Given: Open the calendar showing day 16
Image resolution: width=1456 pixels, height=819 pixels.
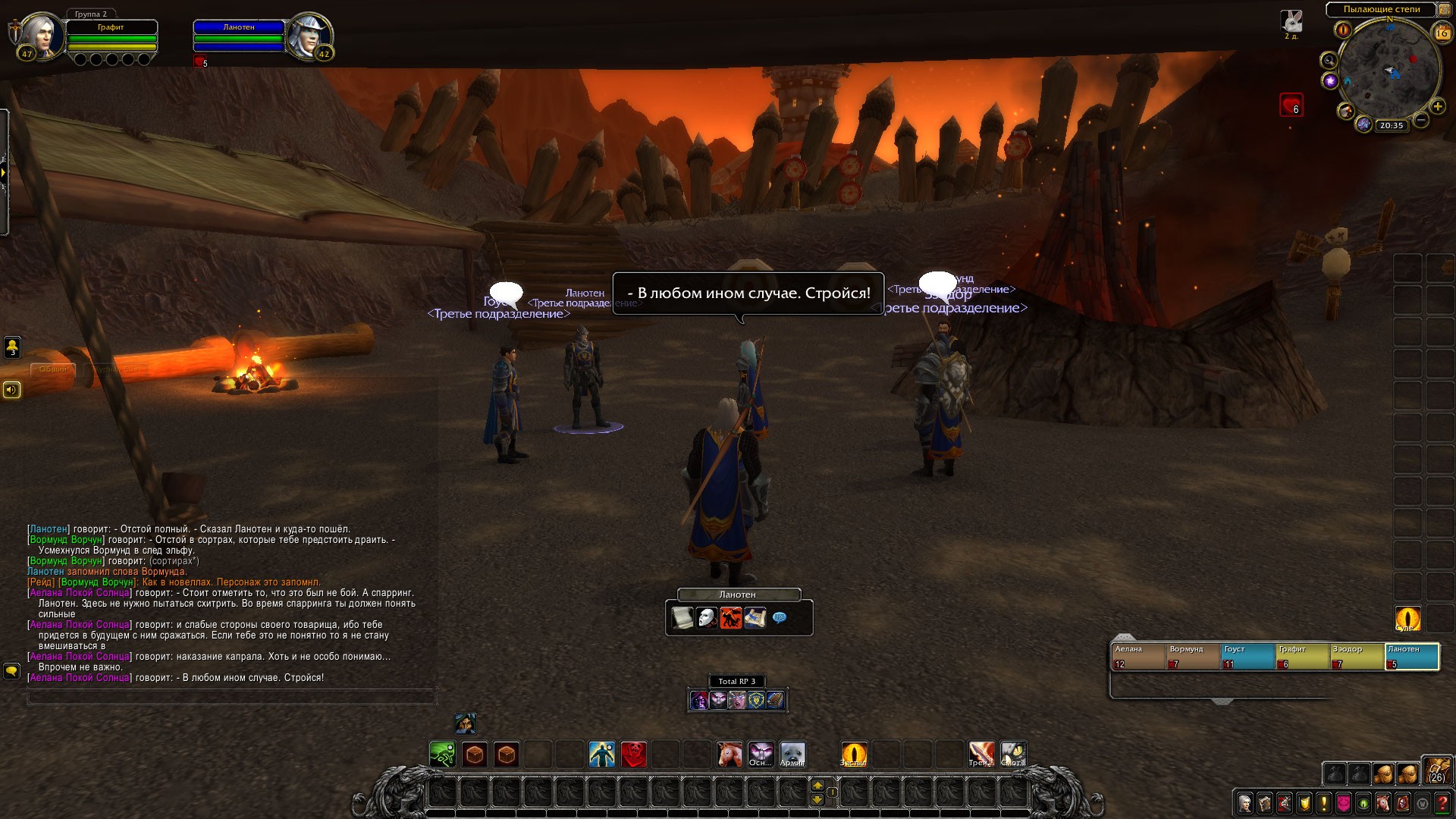Looking at the screenshot, I should click(1442, 33).
